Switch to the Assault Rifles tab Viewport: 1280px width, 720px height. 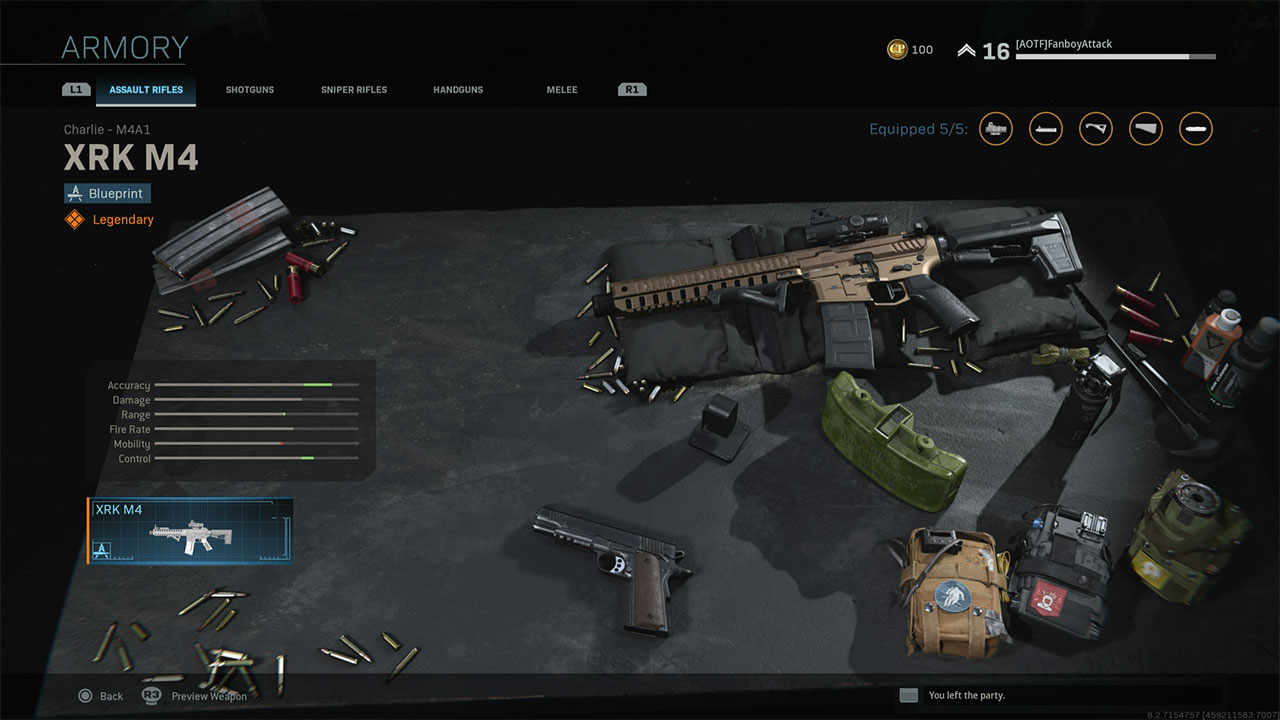pos(146,90)
